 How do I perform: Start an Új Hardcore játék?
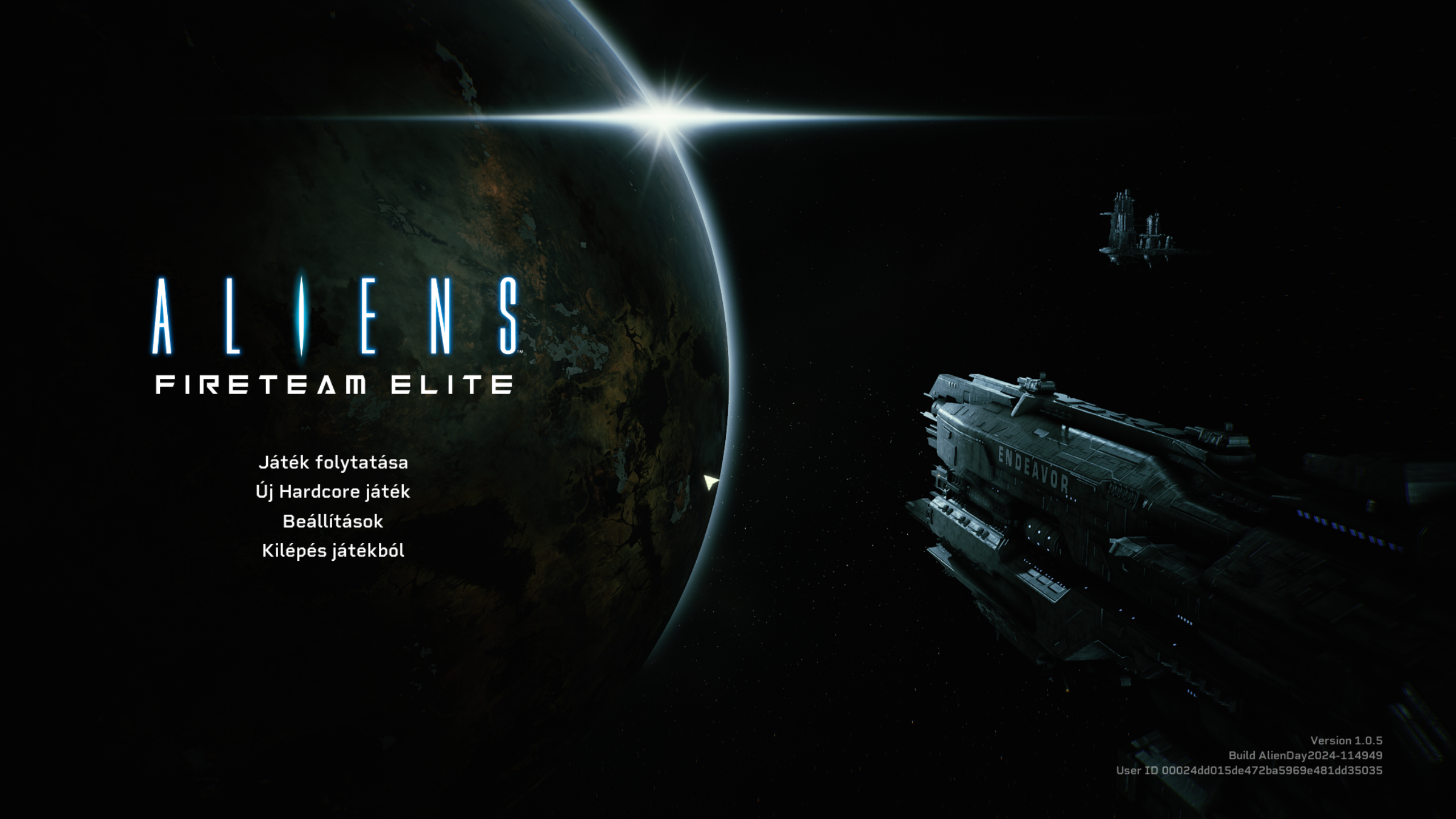click(x=333, y=492)
